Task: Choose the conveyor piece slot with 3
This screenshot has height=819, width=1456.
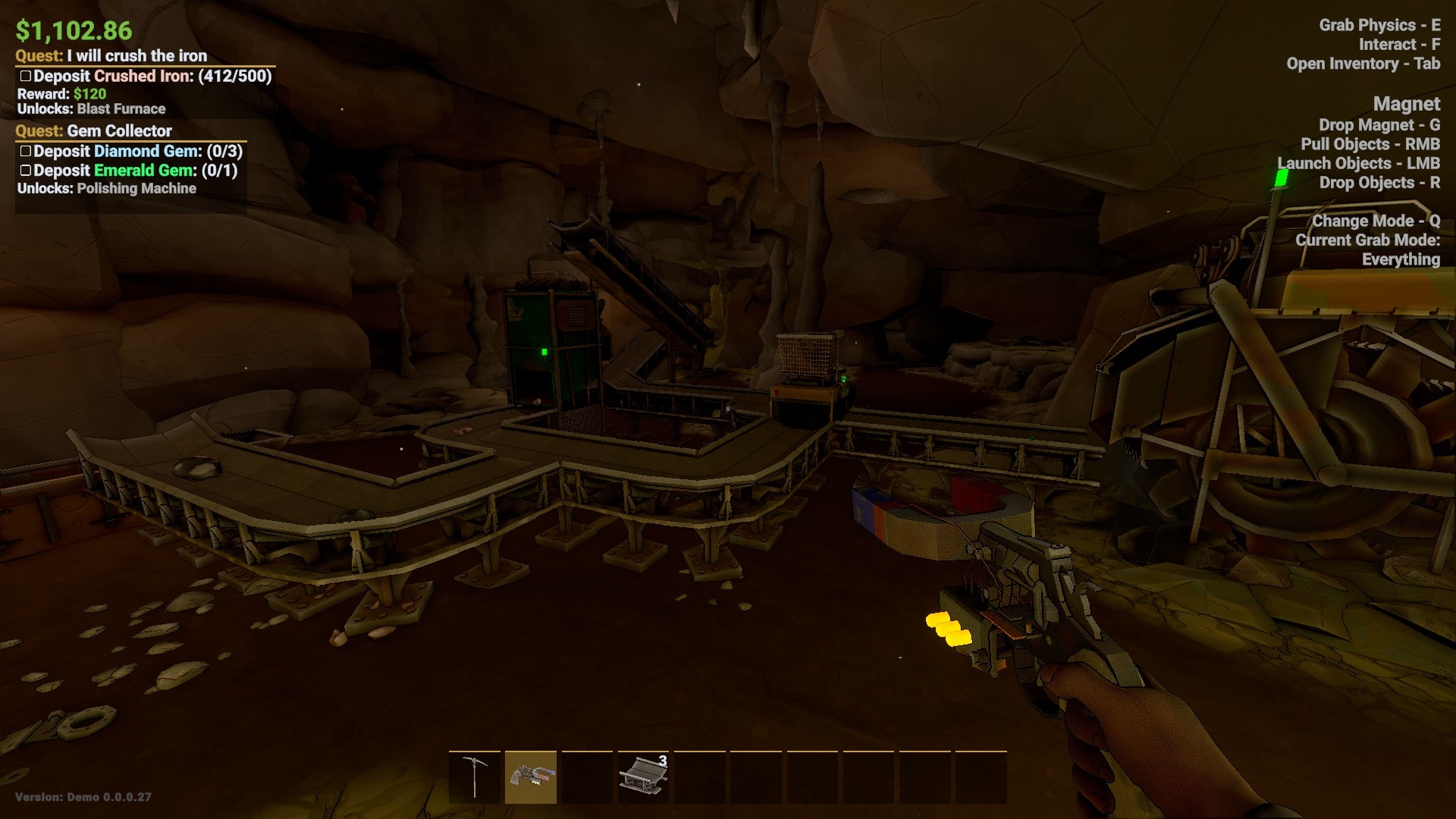Action: tap(643, 777)
